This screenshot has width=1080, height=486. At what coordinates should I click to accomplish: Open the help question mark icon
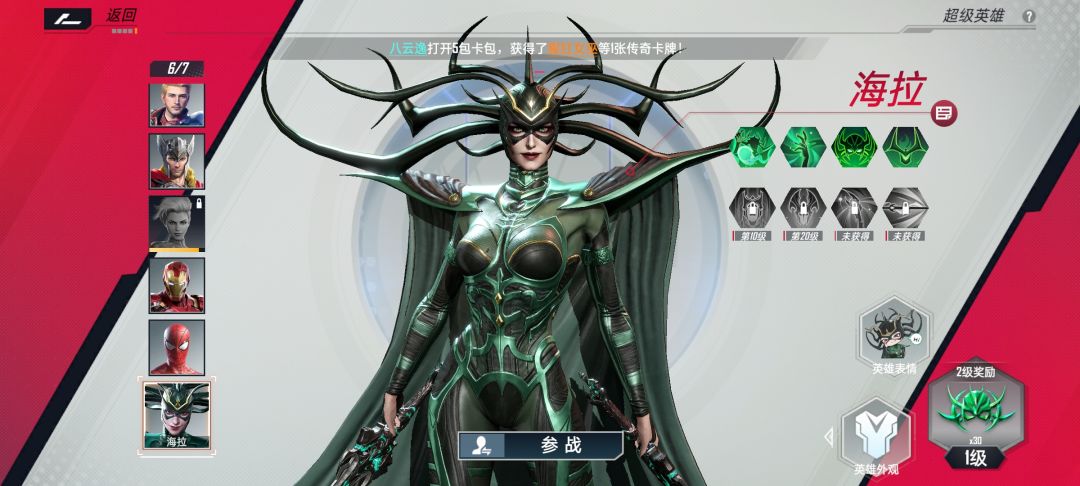pos(1029,16)
